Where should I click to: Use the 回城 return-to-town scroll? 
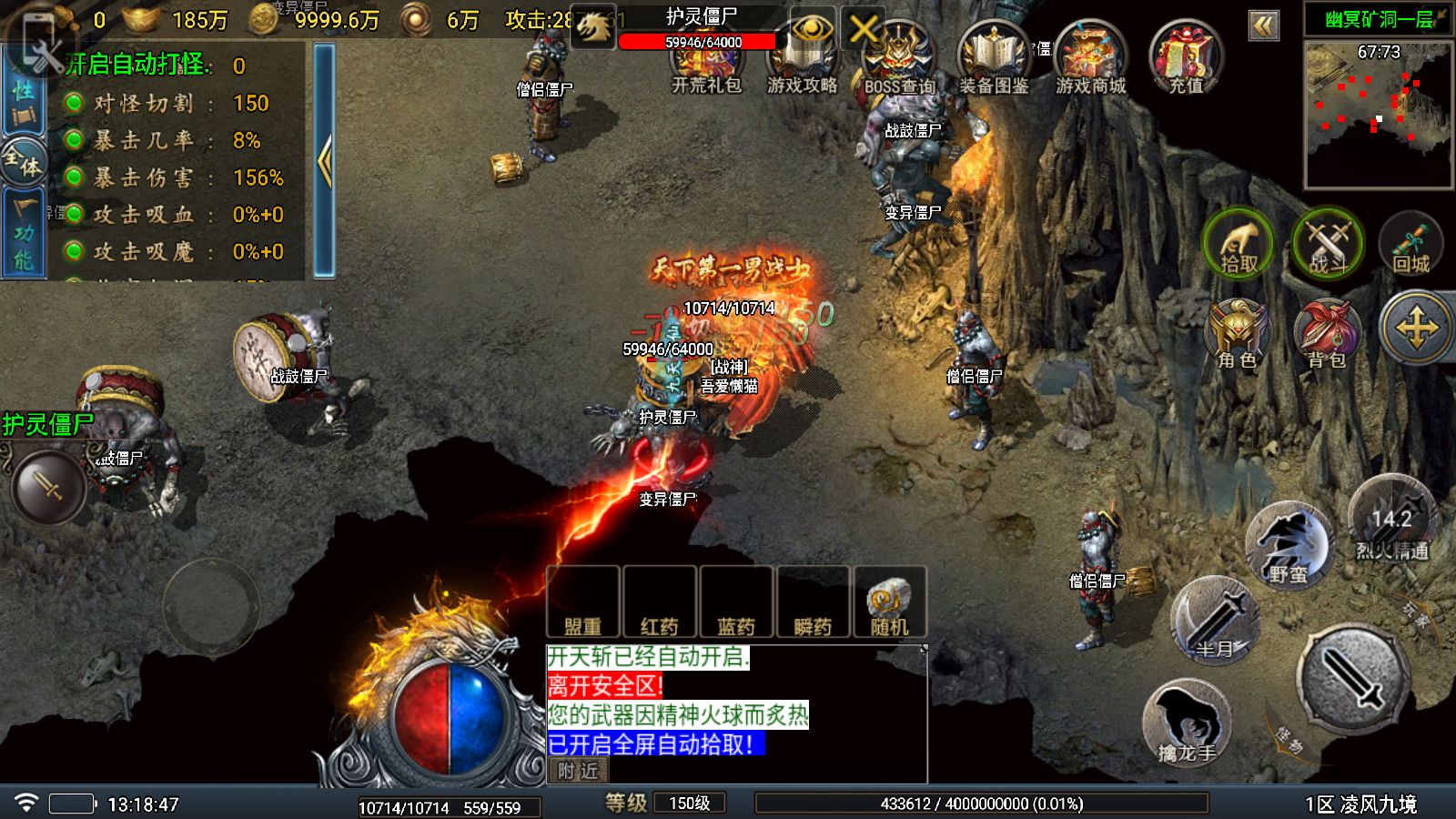click(x=1410, y=244)
